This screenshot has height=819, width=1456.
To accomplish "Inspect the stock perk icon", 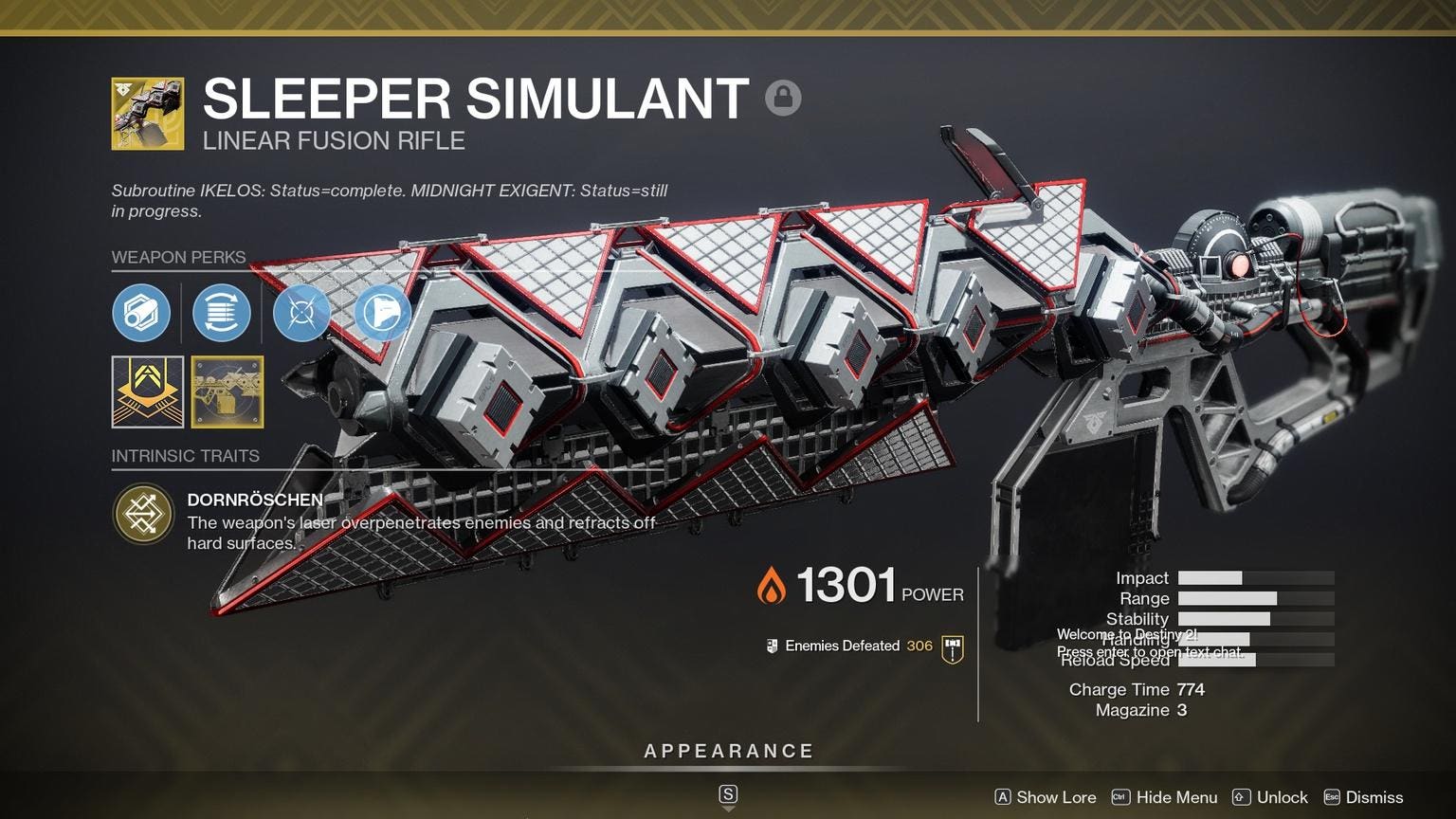I will 382,313.
